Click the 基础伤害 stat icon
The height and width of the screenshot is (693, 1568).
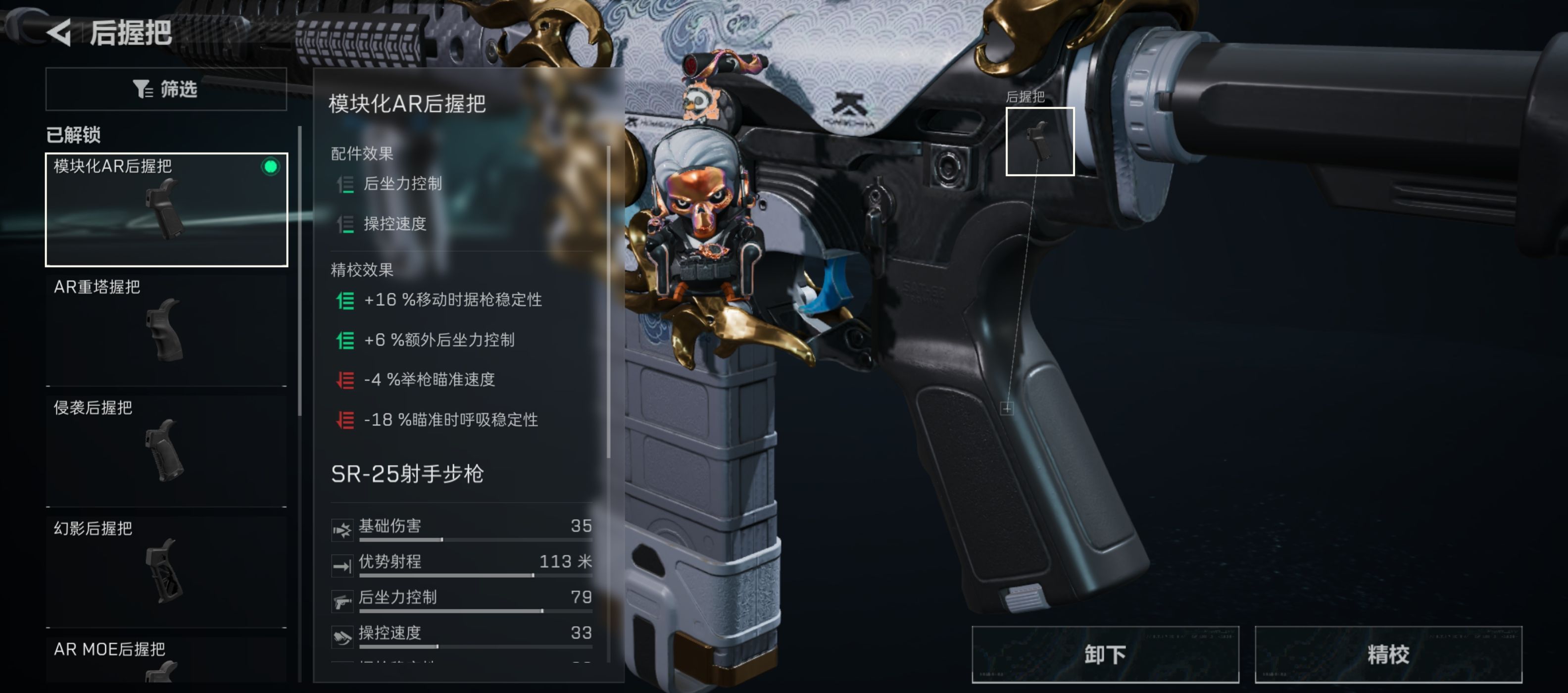(x=343, y=529)
